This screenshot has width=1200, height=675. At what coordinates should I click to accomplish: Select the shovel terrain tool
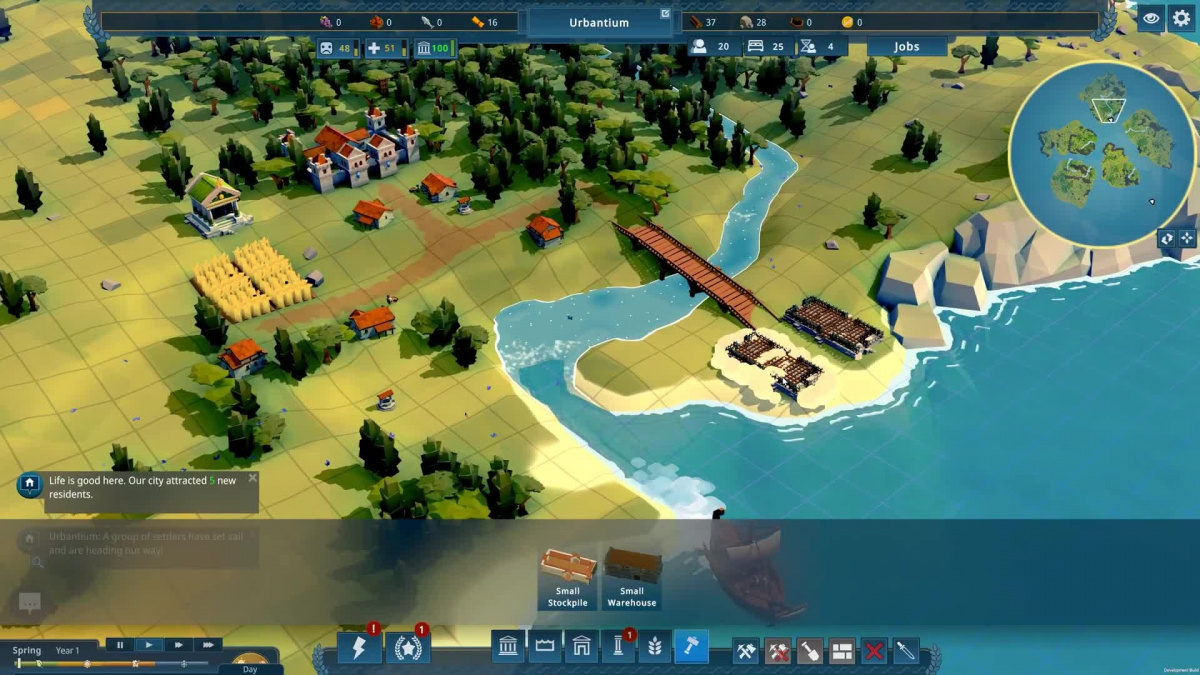[x=810, y=652]
